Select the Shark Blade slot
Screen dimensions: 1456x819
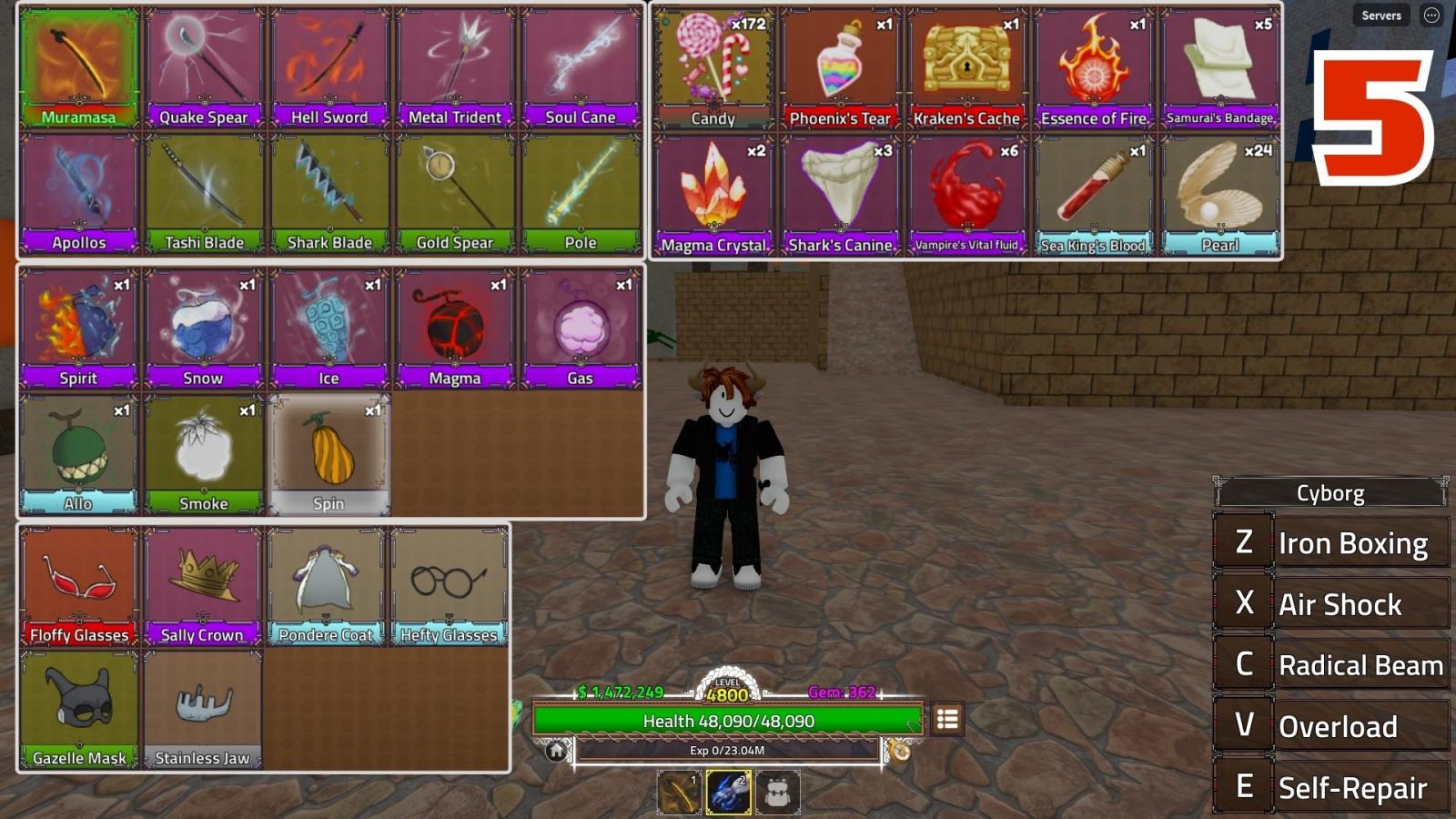point(329,193)
